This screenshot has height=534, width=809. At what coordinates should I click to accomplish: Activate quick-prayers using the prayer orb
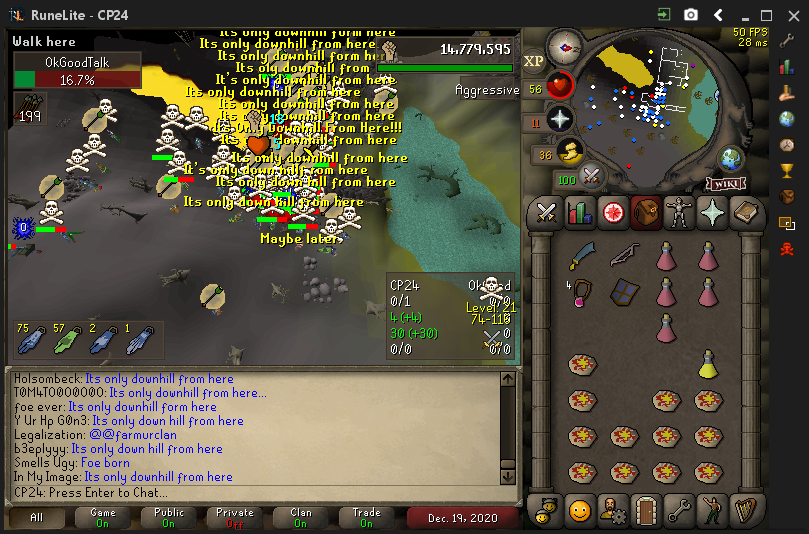click(x=561, y=119)
